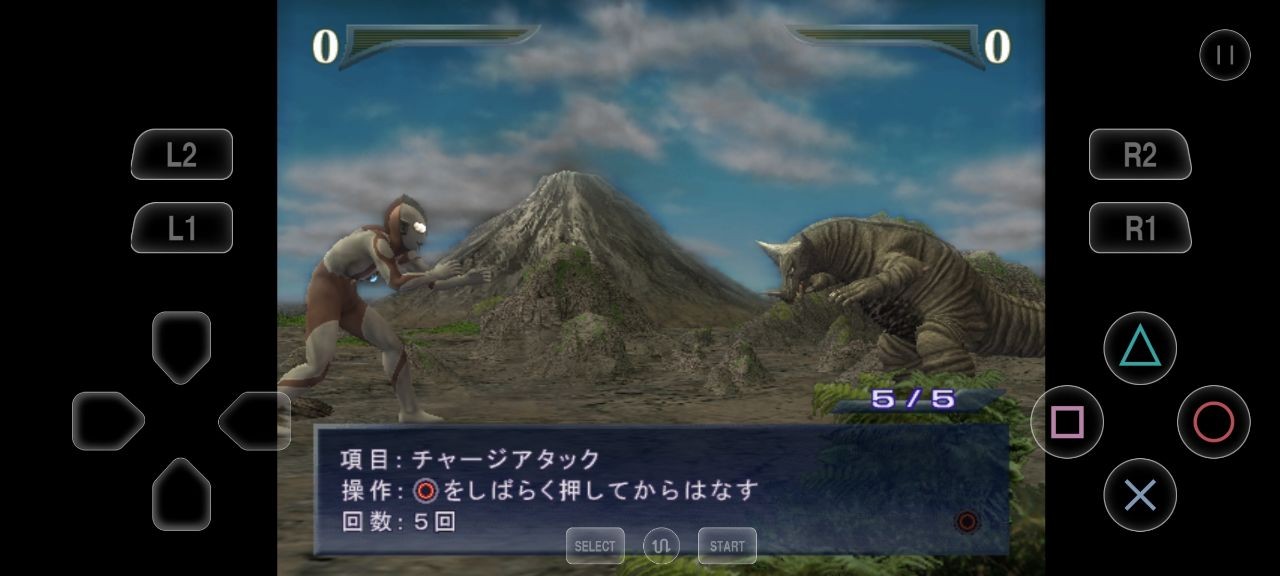Tap the teal triangle button

coord(1139,348)
